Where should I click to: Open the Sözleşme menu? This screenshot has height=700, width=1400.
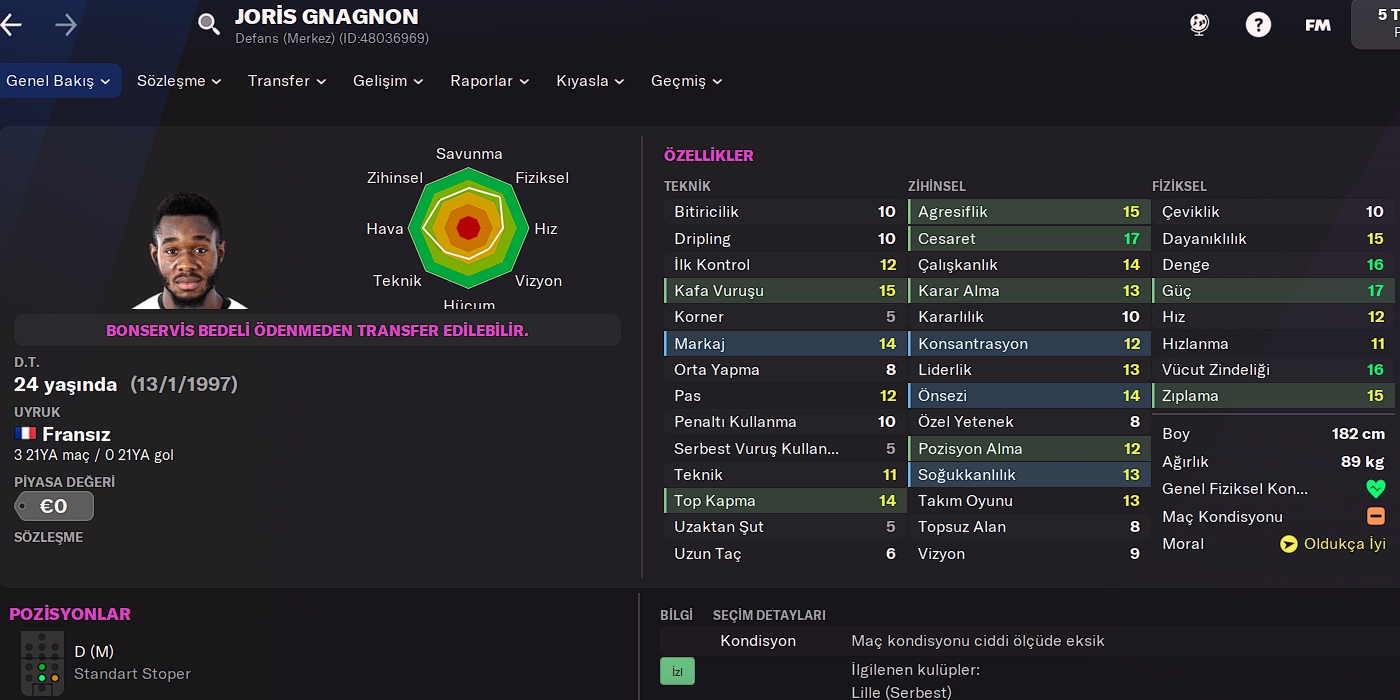click(x=179, y=81)
